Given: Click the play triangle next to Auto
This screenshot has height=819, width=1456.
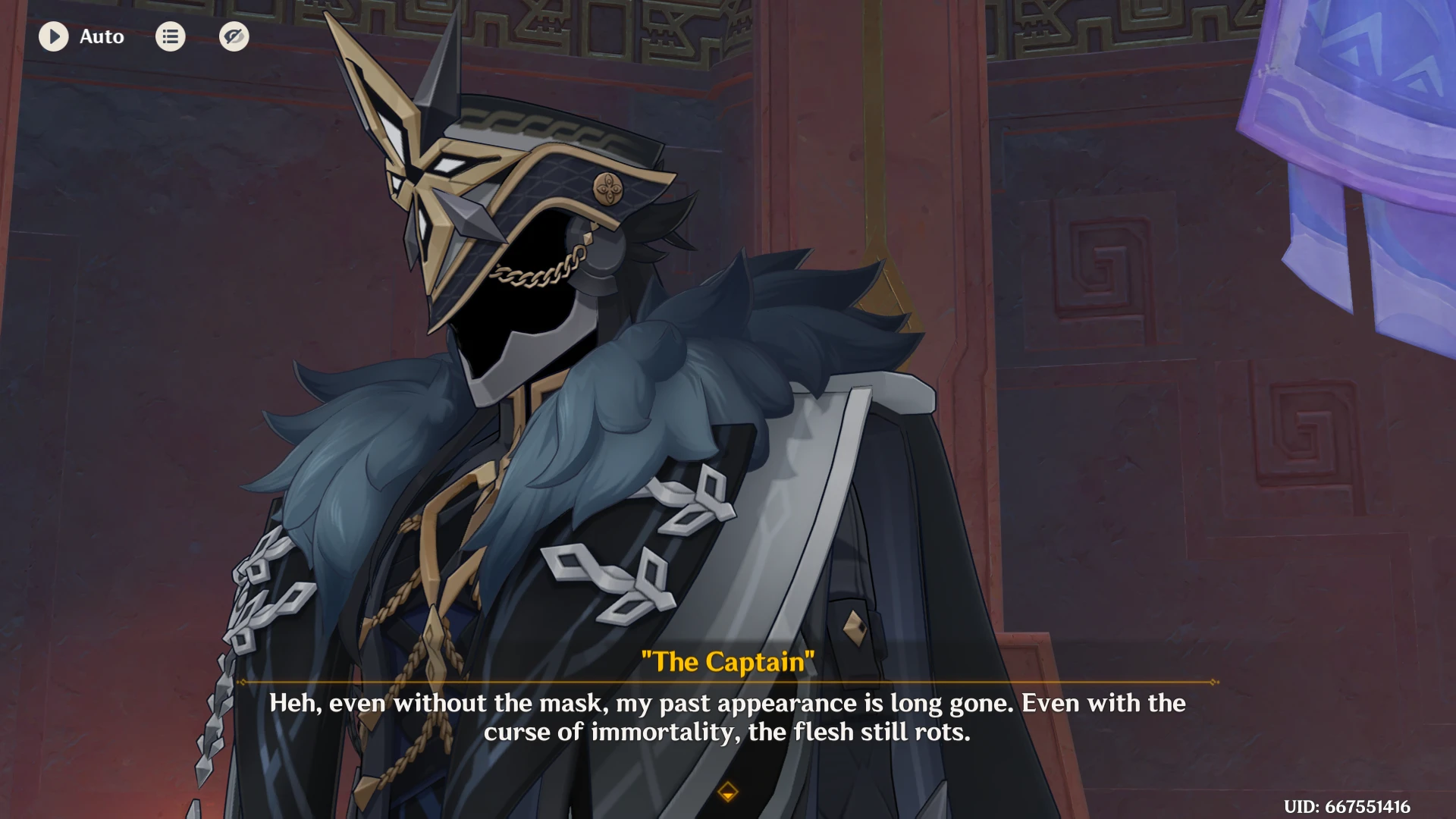Looking at the screenshot, I should pos(53,36).
